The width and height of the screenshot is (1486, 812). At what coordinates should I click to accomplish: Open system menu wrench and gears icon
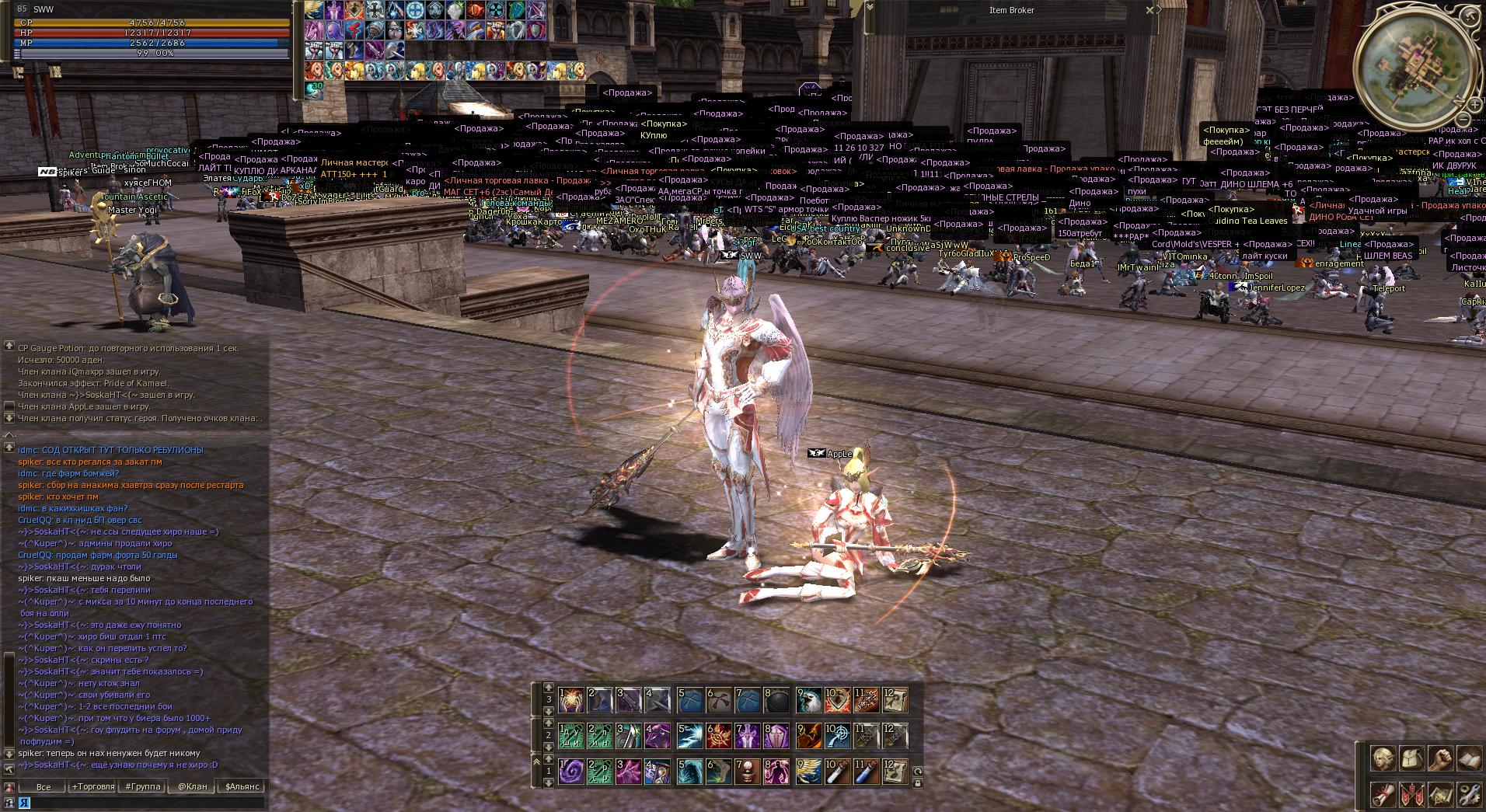pyautogui.click(x=1469, y=794)
